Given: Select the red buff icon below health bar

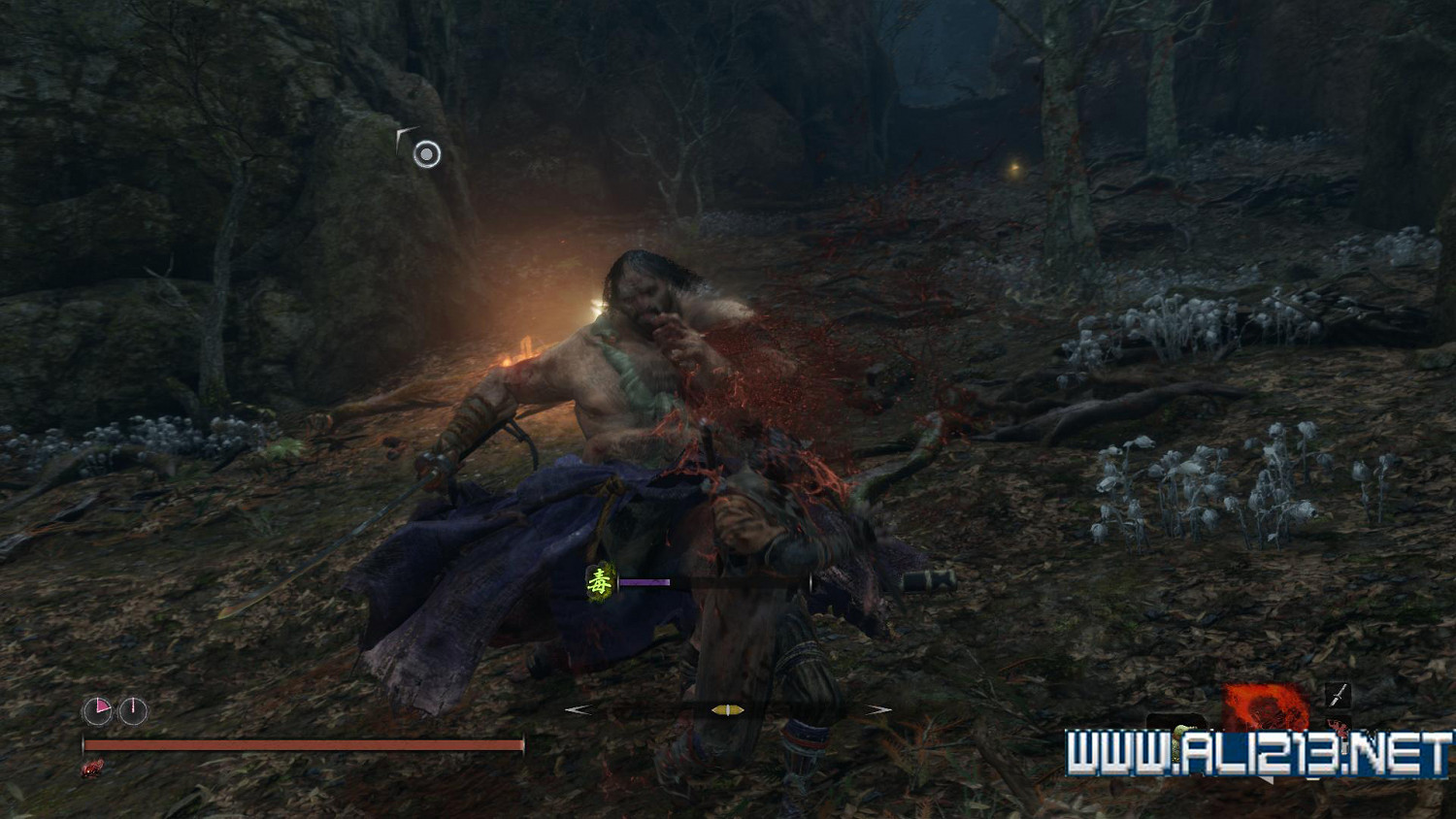Looking at the screenshot, I should pyautogui.click(x=92, y=769).
